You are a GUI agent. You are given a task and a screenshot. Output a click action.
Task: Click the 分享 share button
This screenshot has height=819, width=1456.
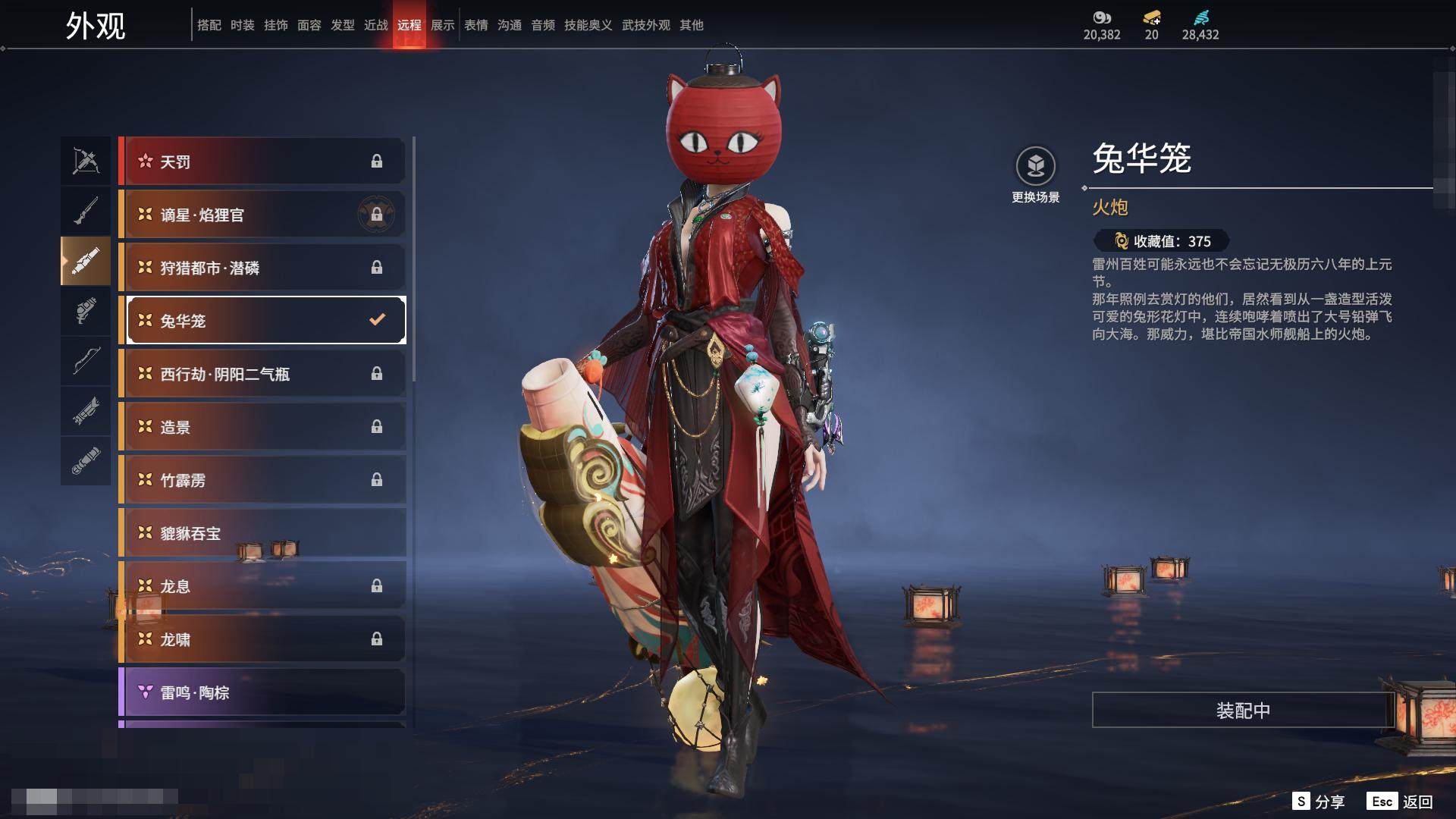(1319, 802)
